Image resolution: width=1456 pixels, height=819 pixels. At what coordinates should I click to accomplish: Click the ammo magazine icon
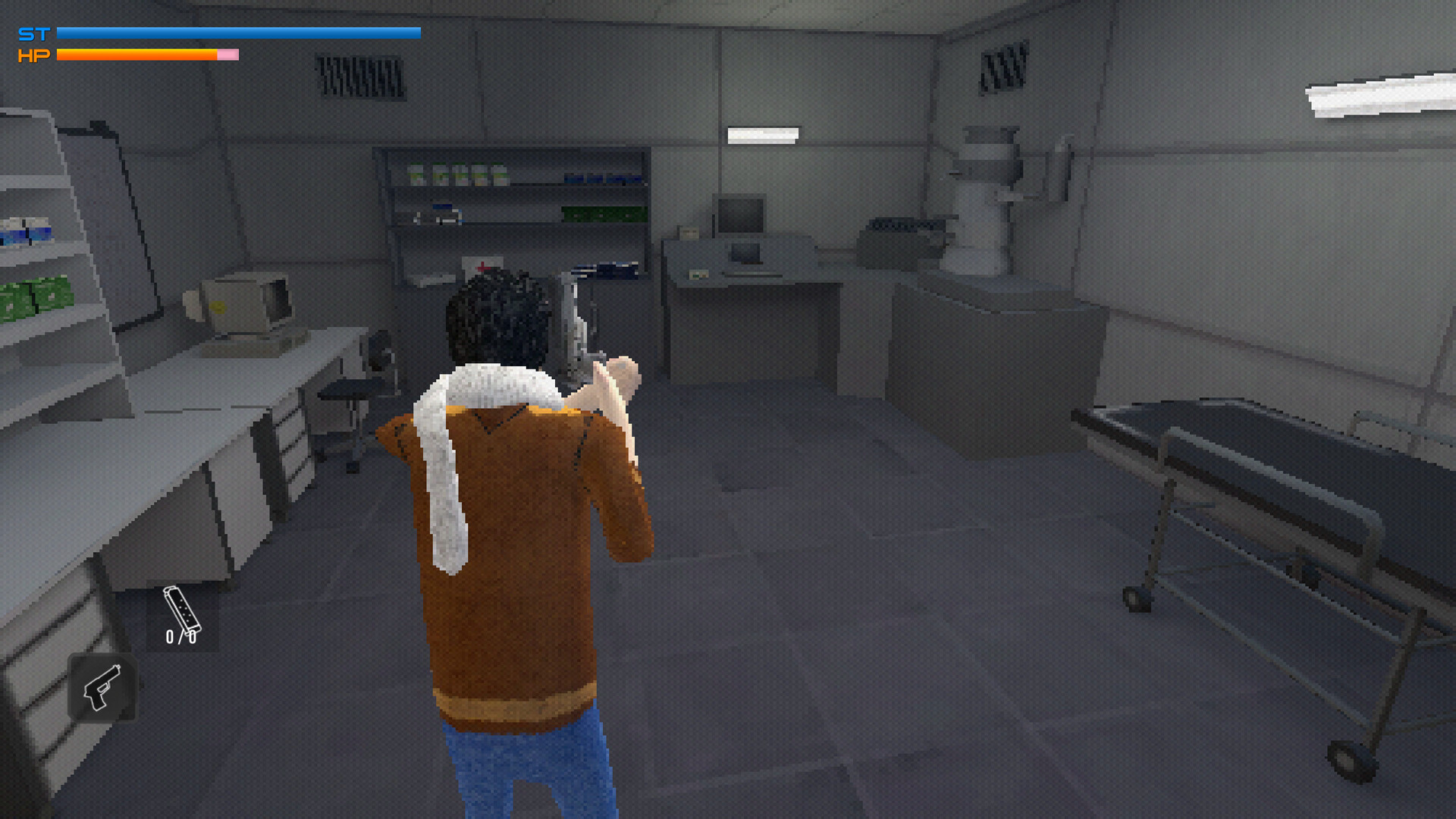[181, 610]
